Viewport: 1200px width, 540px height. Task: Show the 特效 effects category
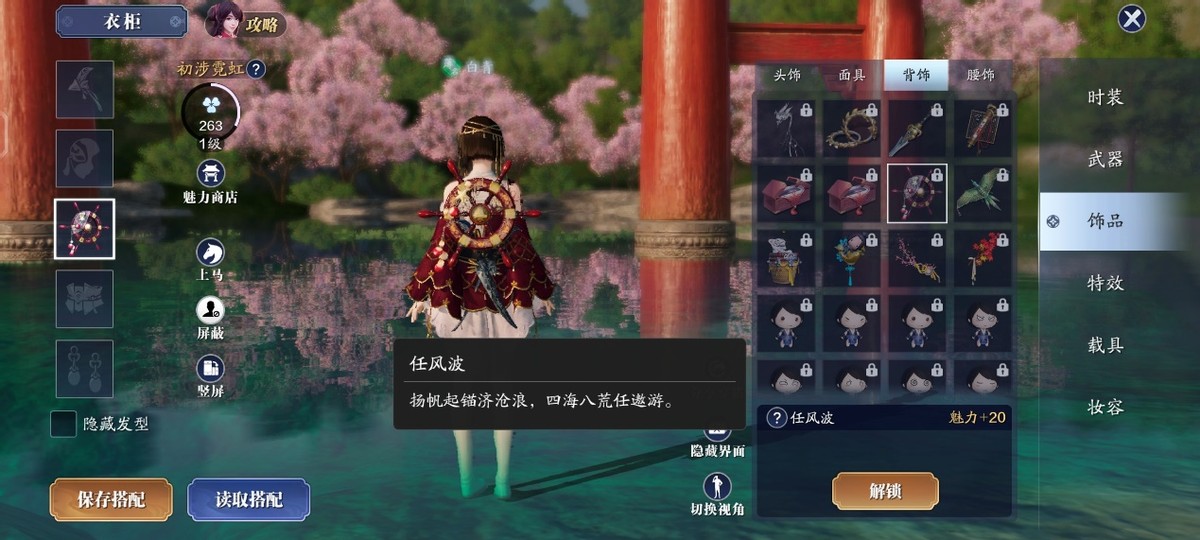click(x=1105, y=283)
